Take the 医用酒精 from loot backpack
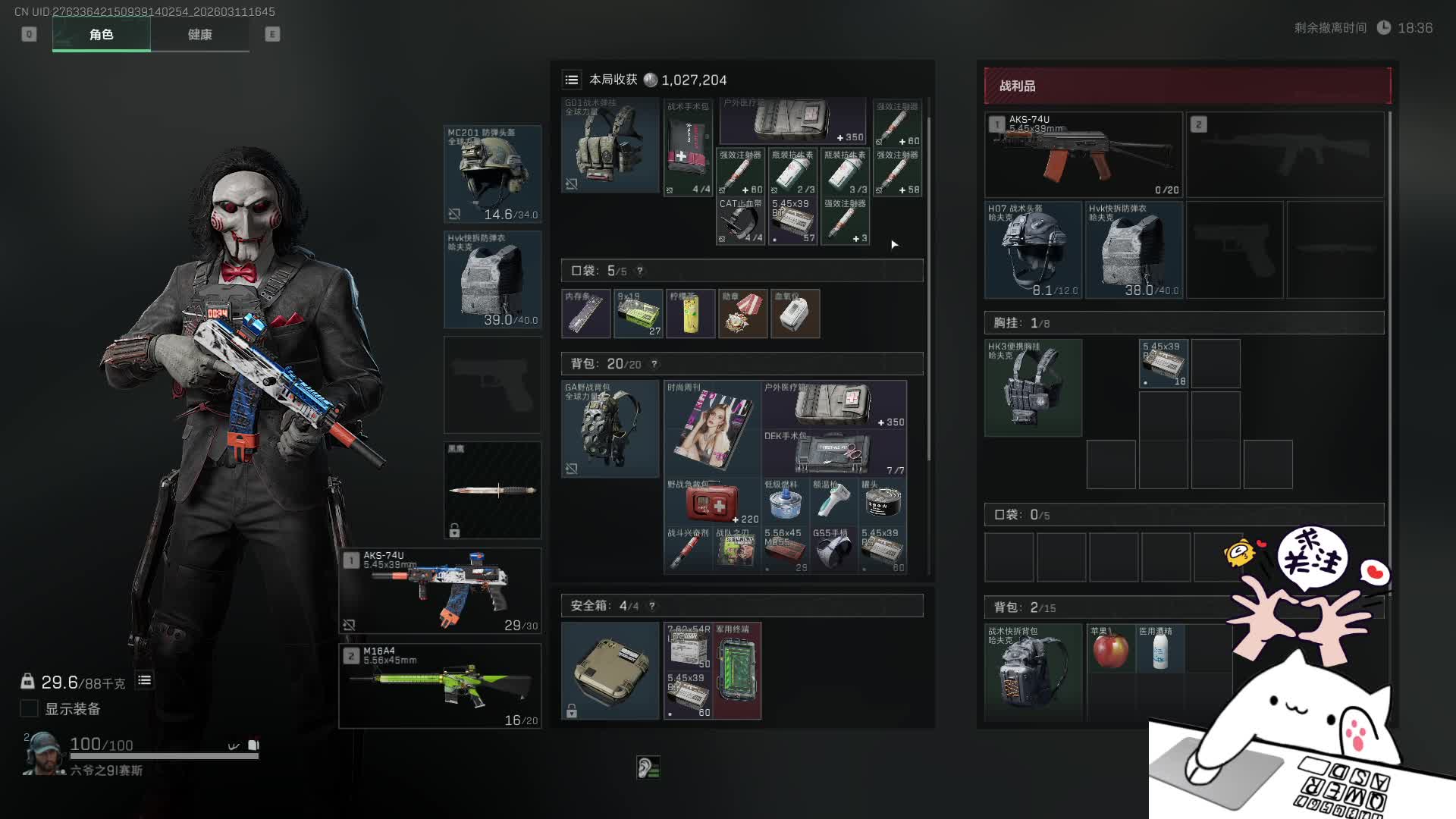Viewport: 1456px width, 819px height. pyautogui.click(x=1159, y=650)
